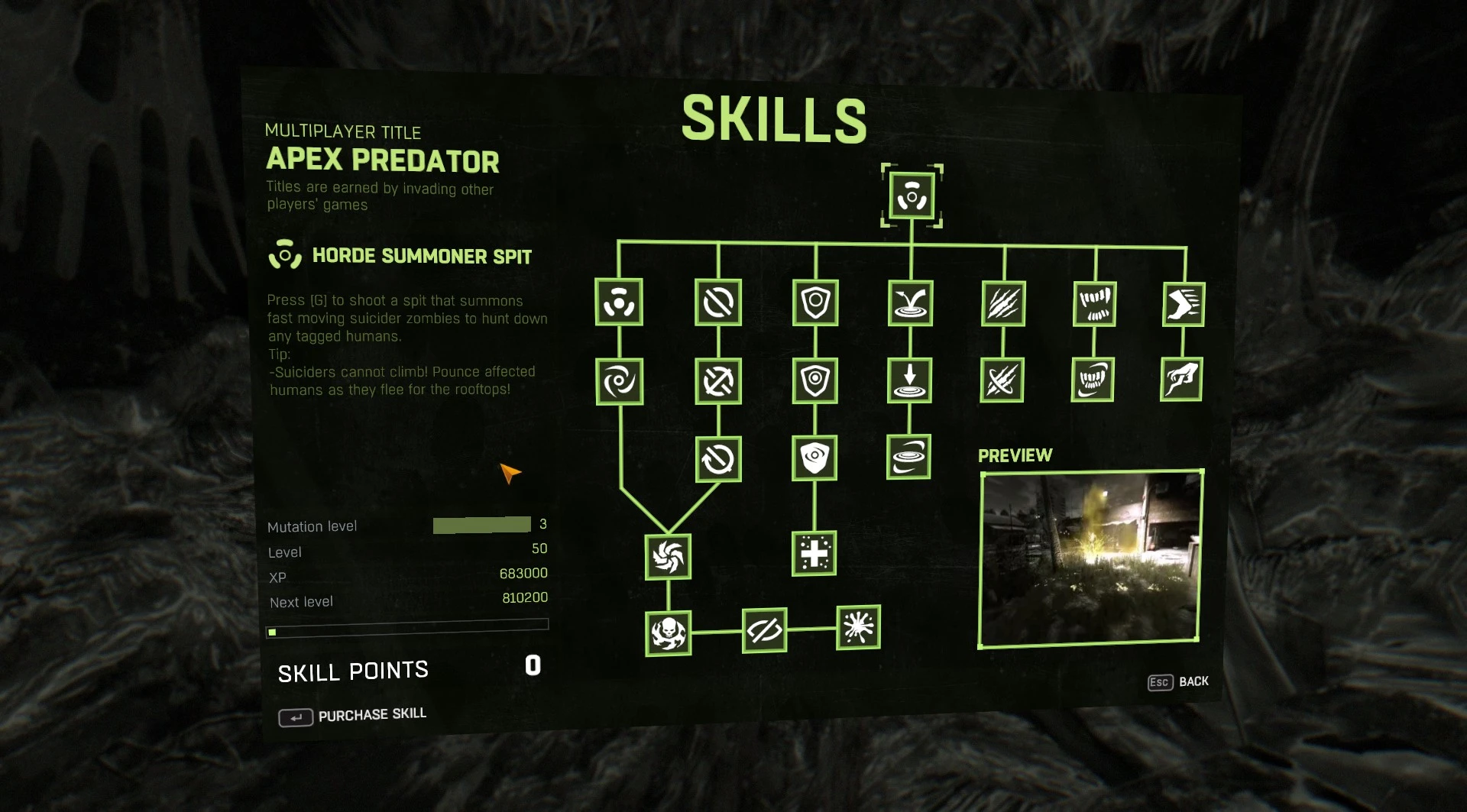Select the crossed-out eye stealth skill

[764, 630]
